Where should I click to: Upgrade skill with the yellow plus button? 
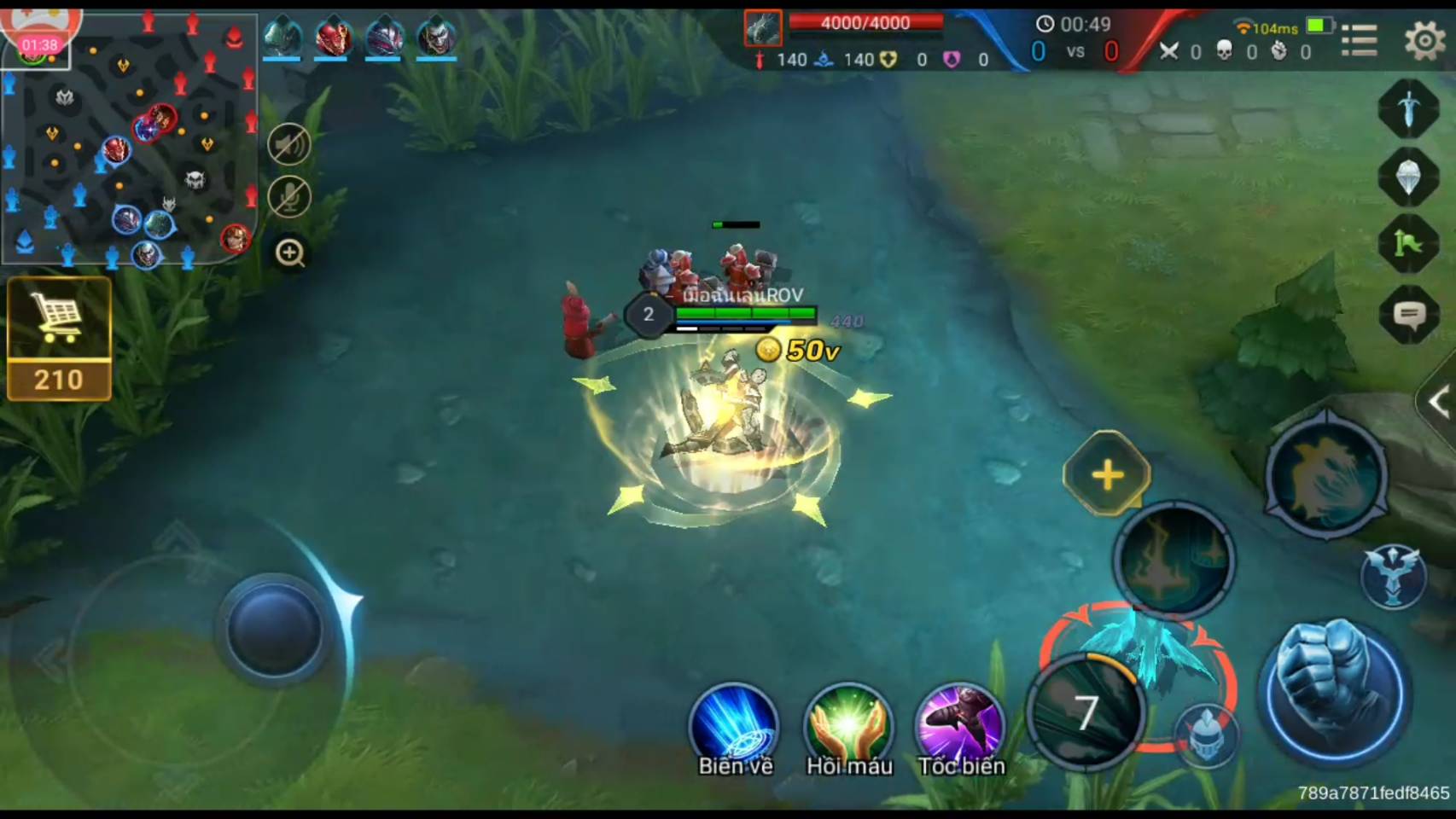1107,474
